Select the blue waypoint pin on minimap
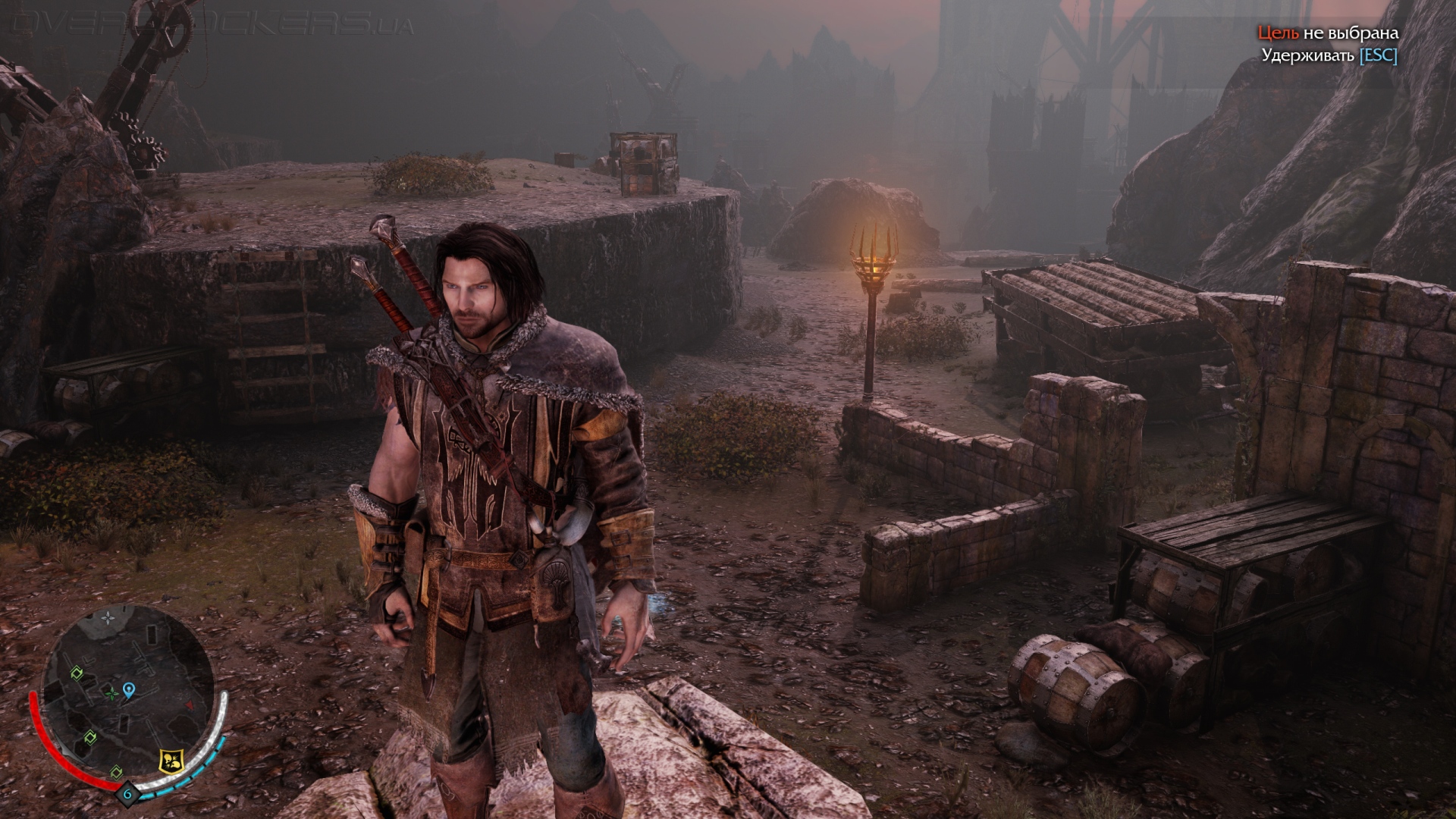 [129, 689]
